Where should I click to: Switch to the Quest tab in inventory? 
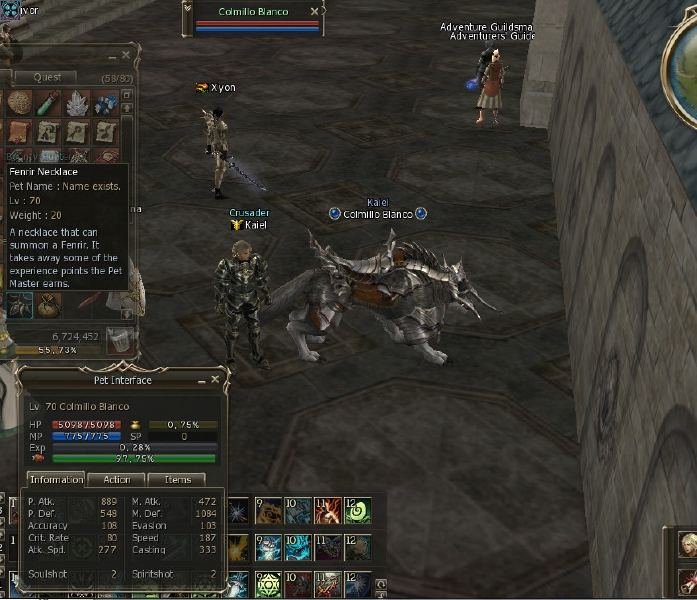tap(47, 77)
